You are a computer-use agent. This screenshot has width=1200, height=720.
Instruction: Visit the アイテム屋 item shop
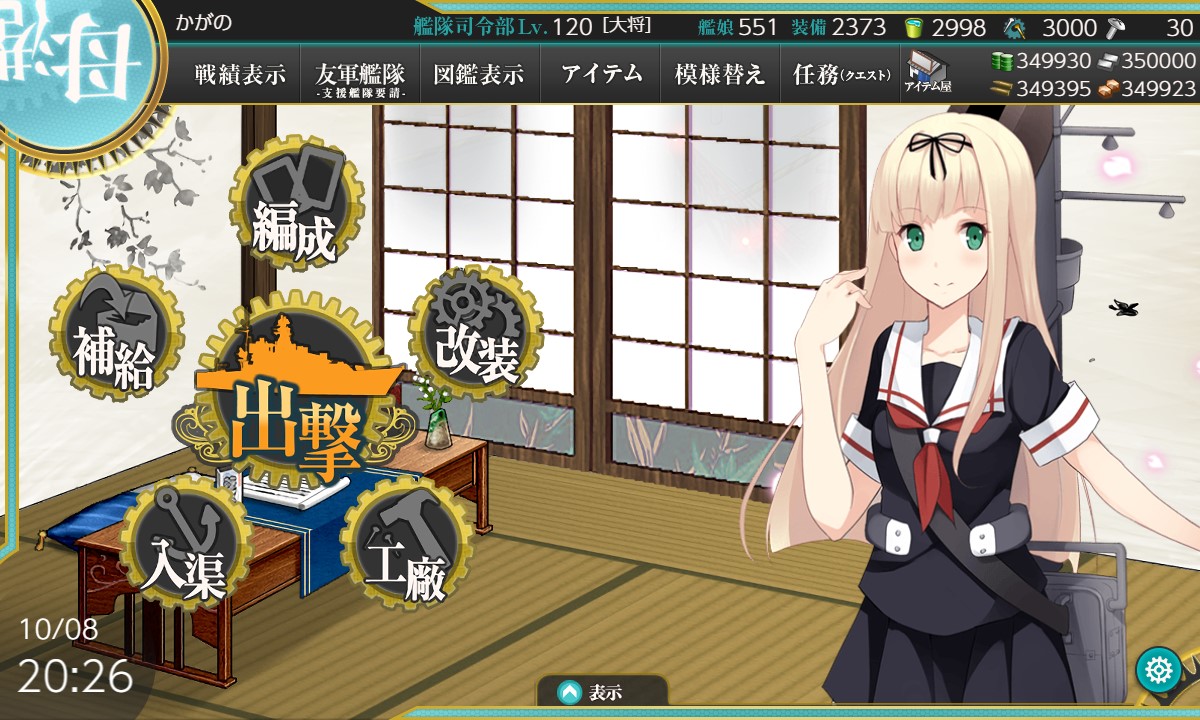[x=928, y=73]
